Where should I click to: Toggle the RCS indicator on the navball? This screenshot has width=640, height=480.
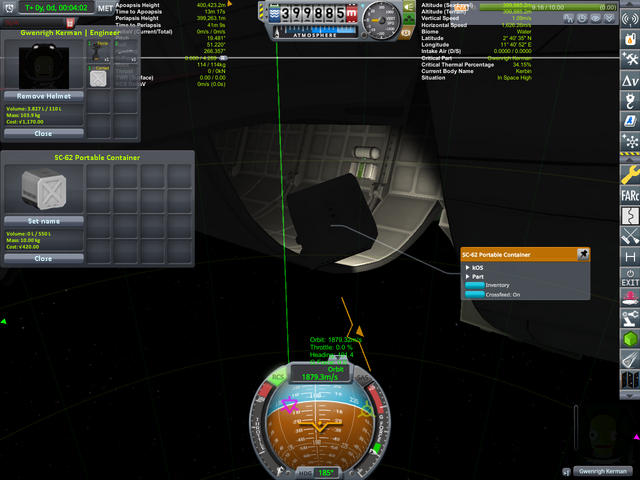pos(277,377)
